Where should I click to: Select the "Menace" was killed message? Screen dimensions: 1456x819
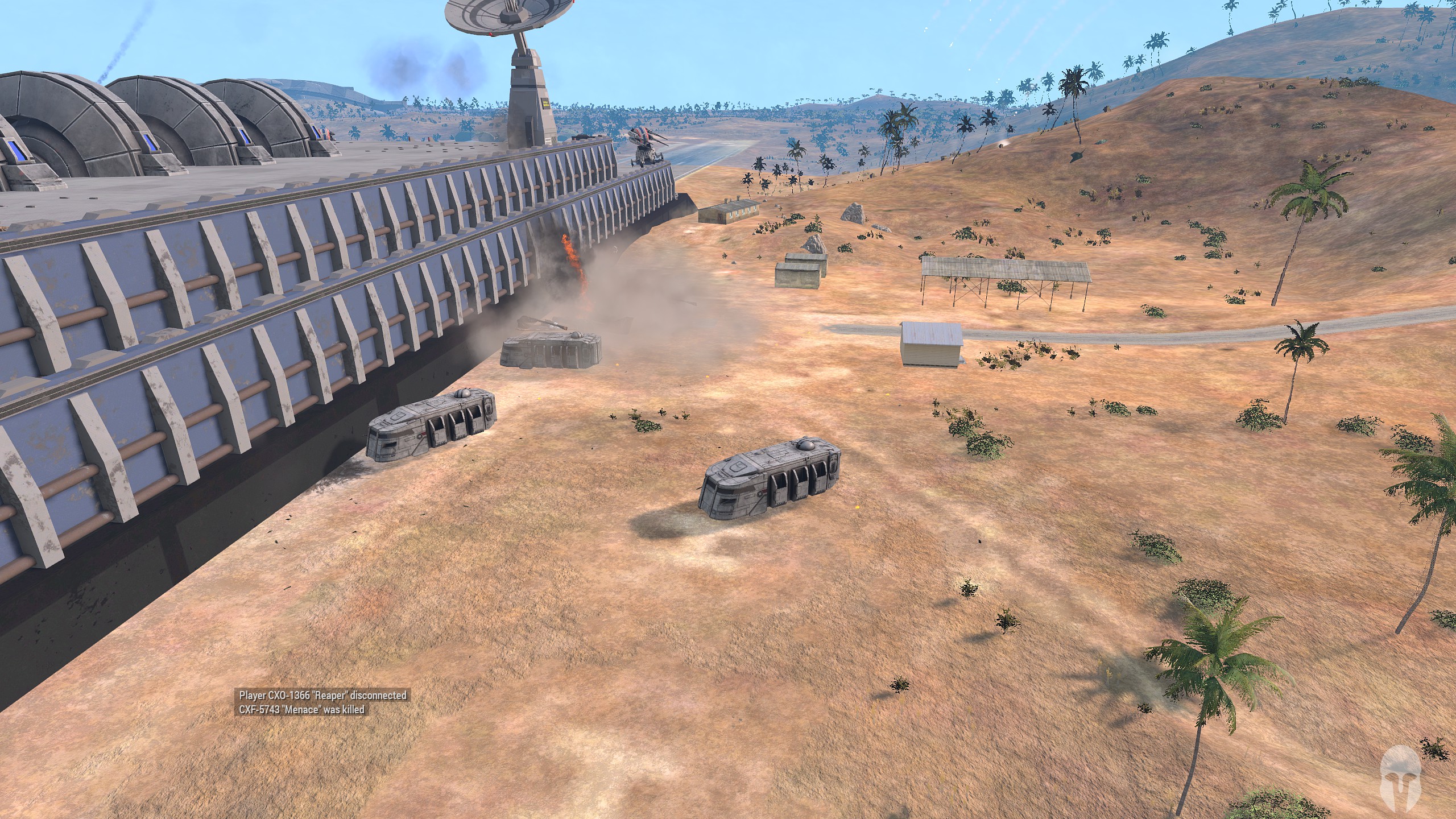301,709
